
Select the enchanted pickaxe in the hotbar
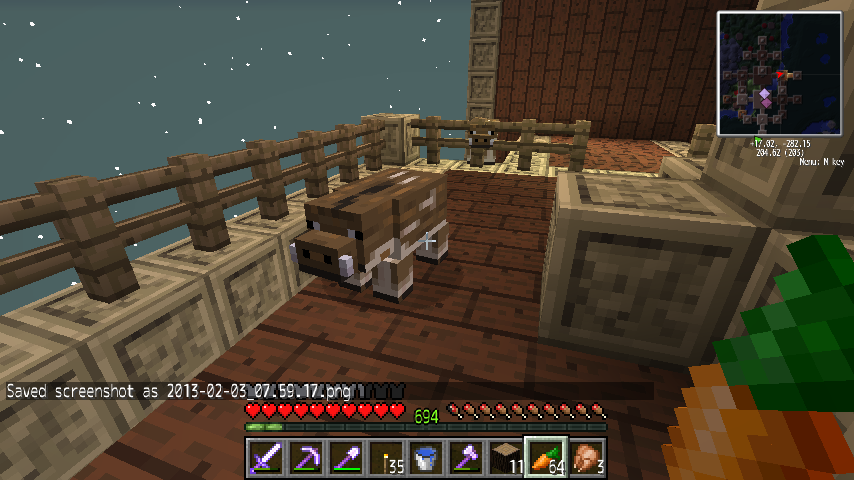[x=305, y=458]
